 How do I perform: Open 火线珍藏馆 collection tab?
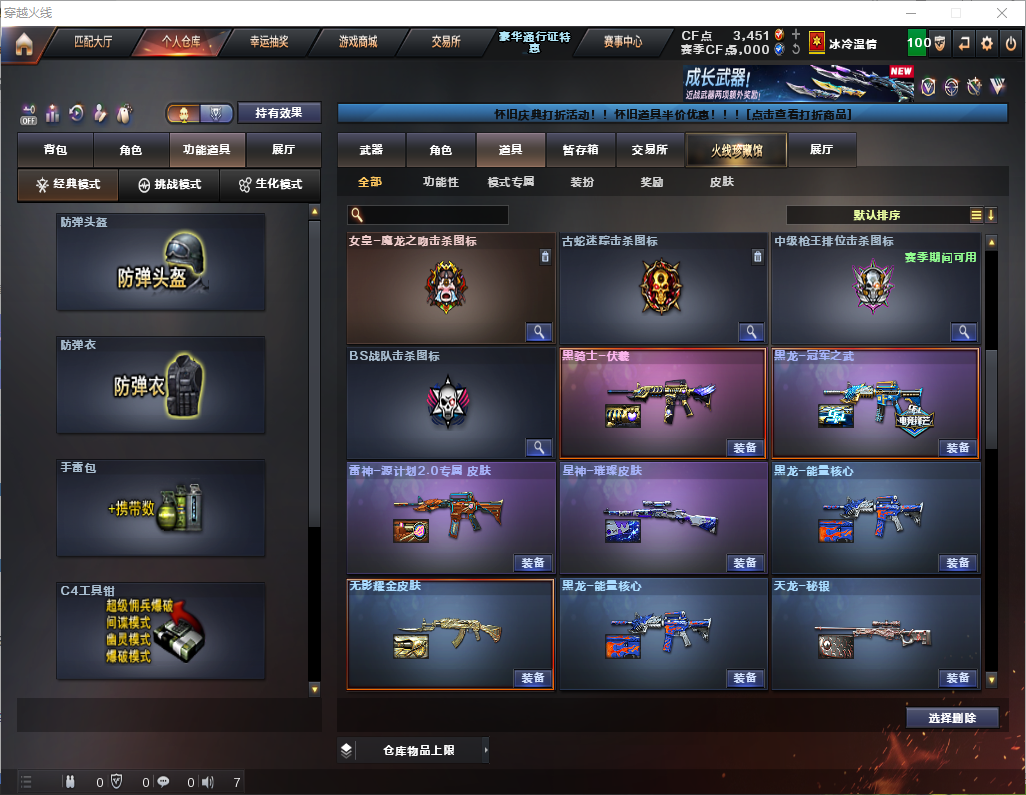(736, 150)
